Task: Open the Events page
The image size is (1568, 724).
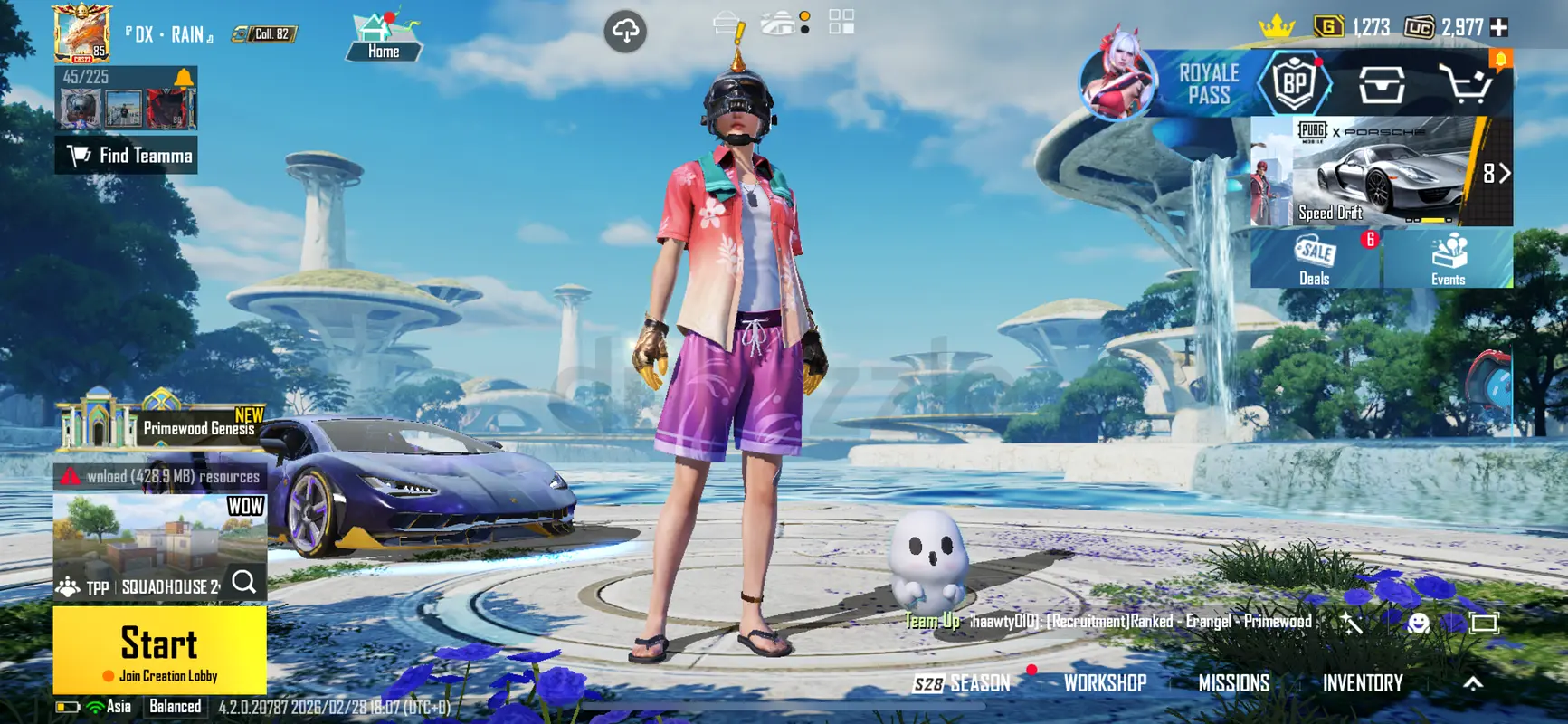Action: click(1448, 259)
